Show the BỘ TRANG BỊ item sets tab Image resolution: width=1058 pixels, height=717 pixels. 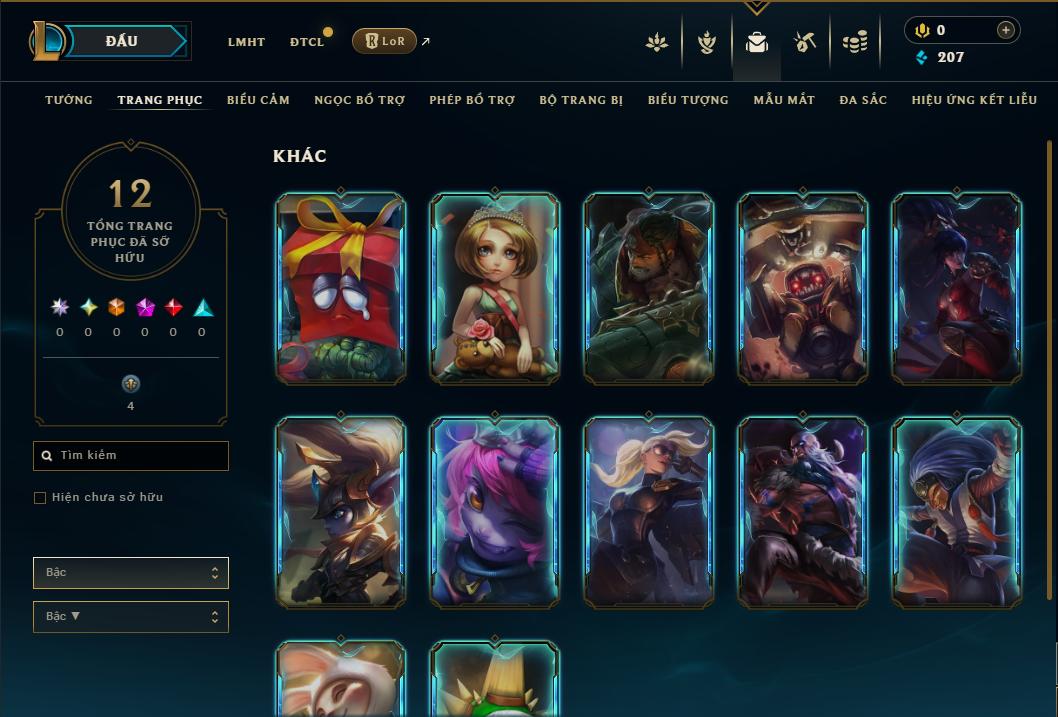pos(581,100)
